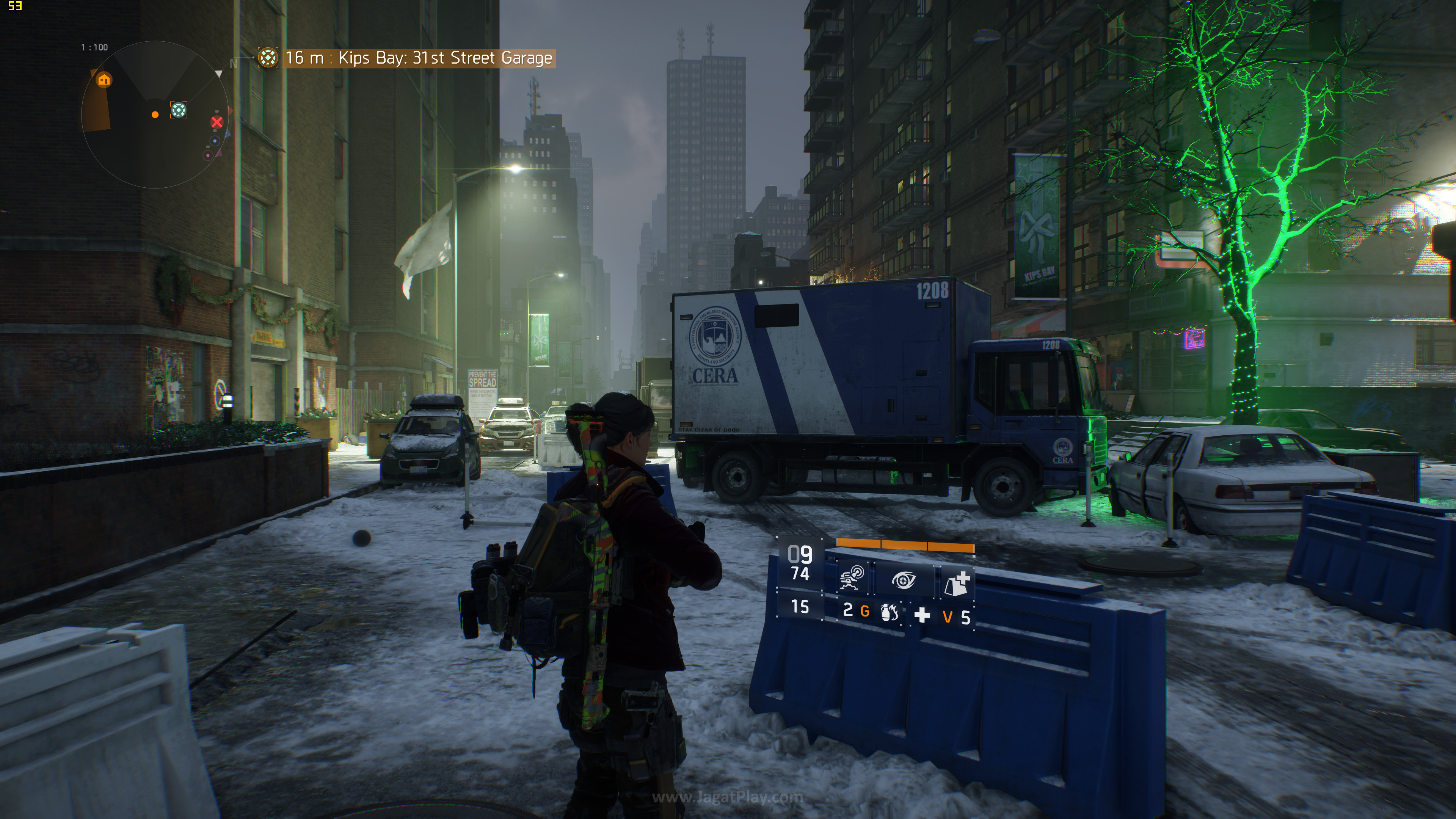Viewport: 1456px width, 819px height.
Task: Select the blue dot marker on minimap
Action: [215, 141]
